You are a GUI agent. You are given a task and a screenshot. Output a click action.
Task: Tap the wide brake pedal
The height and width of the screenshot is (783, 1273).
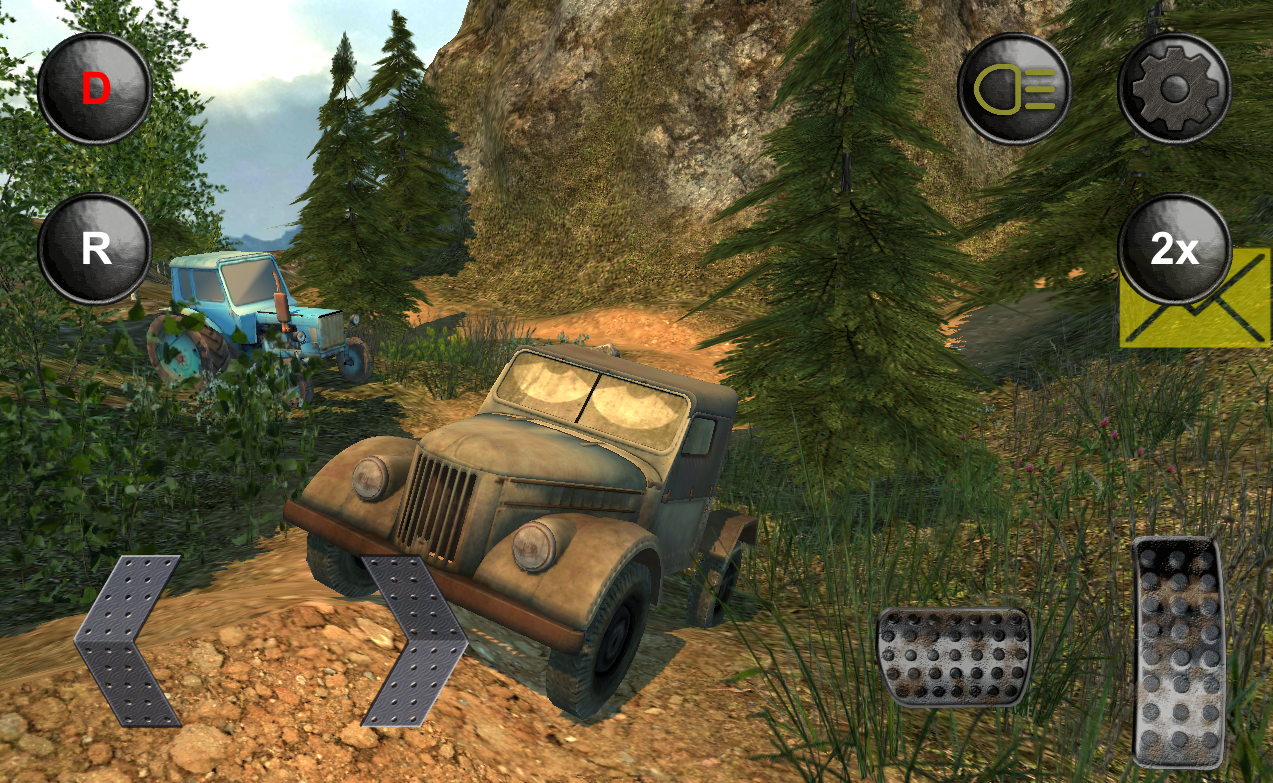point(954,656)
